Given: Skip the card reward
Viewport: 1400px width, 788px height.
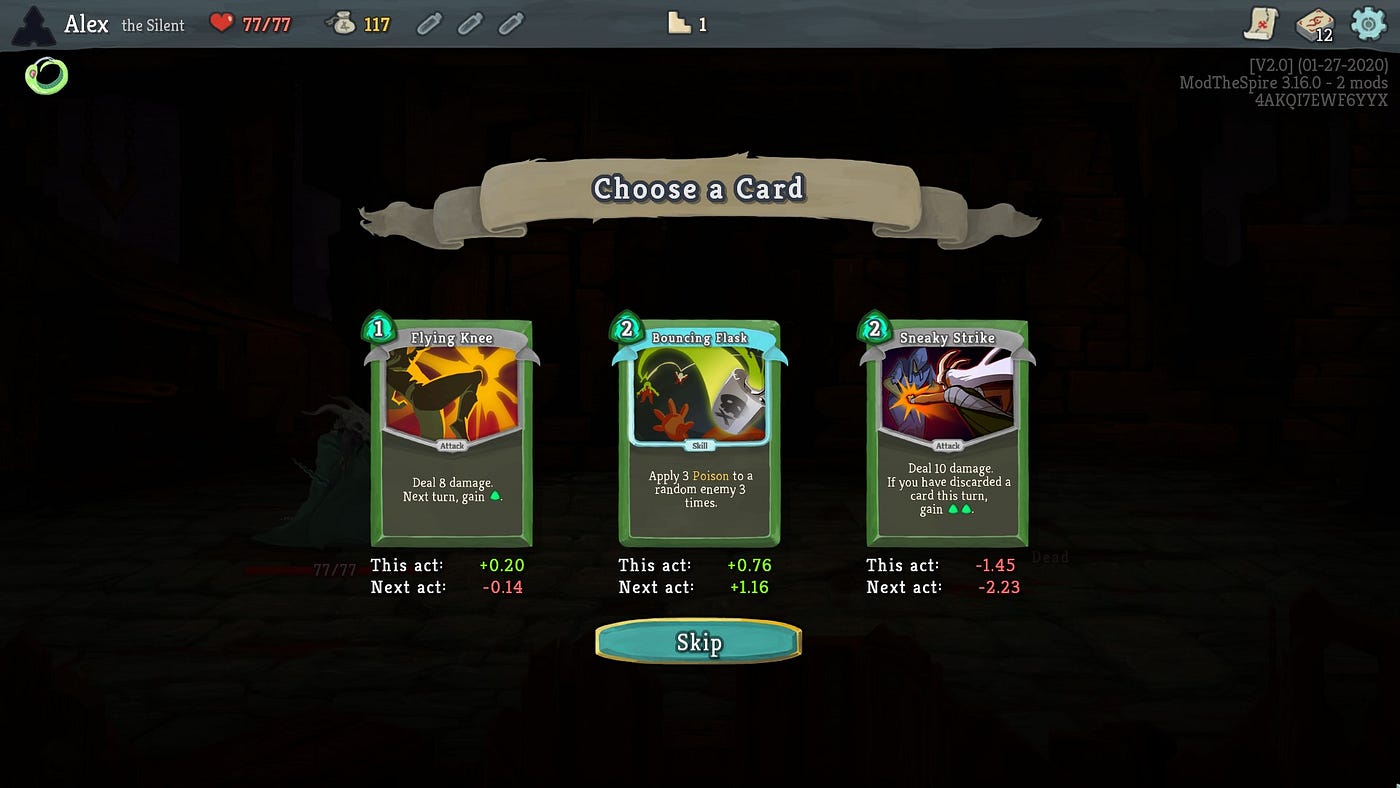Looking at the screenshot, I should pos(698,642).
